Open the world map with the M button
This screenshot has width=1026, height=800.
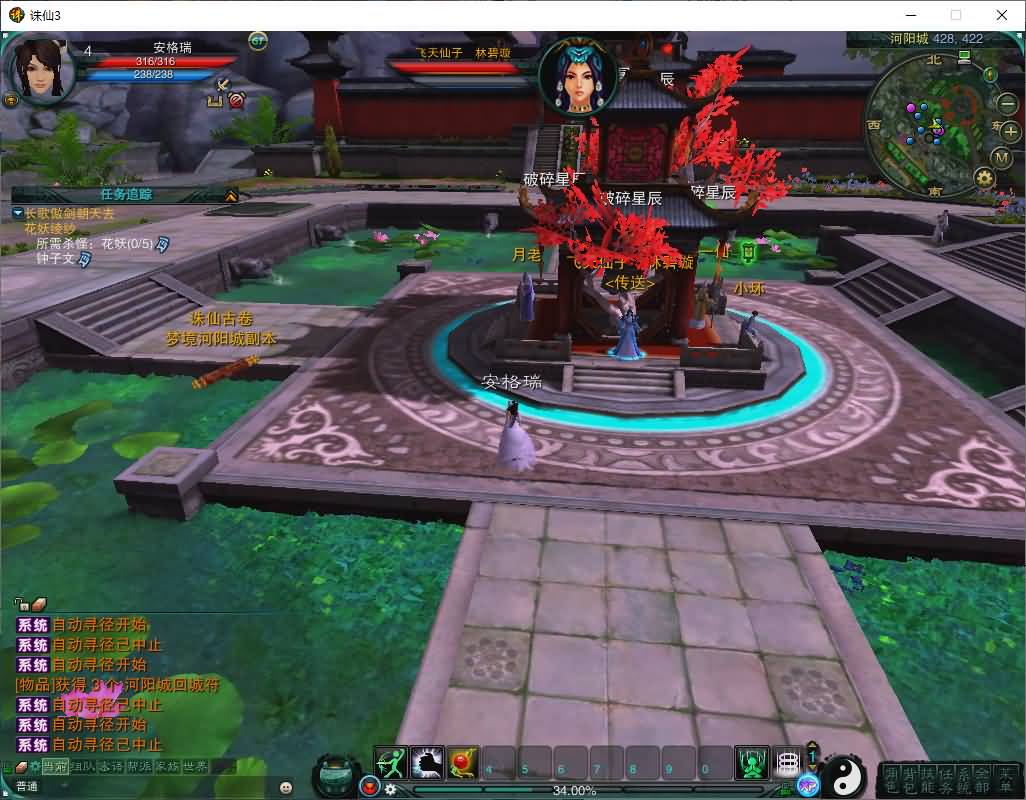1001,157
